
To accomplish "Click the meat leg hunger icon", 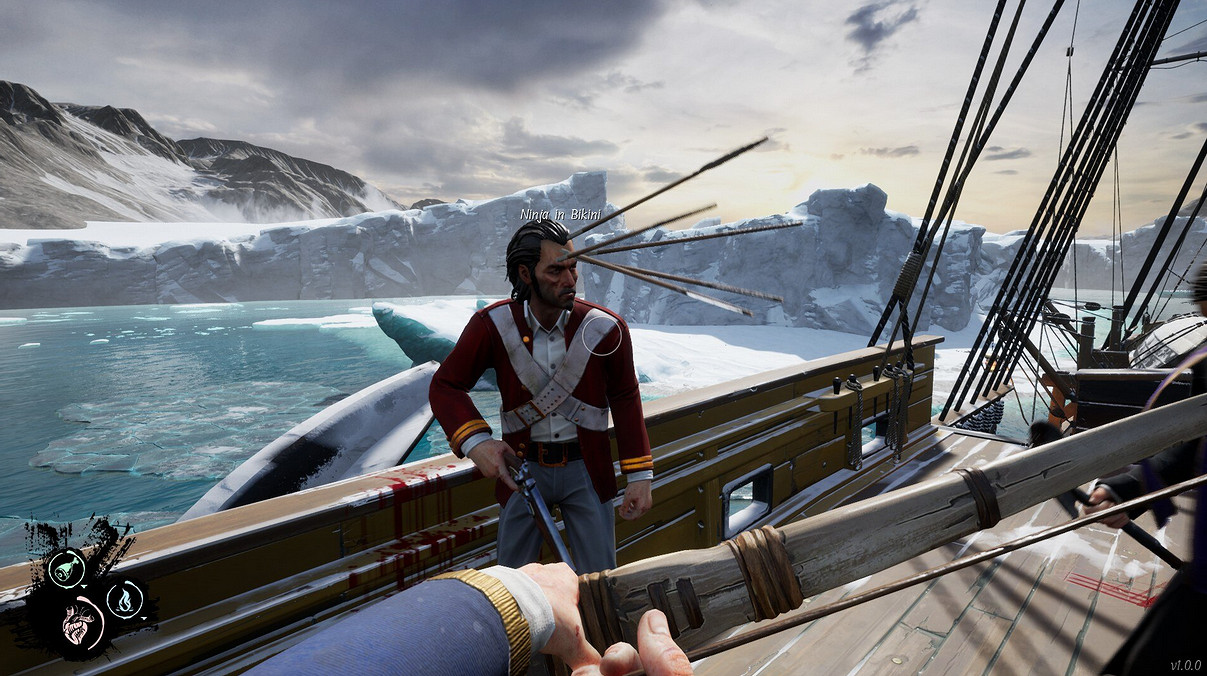I will click(66, 568).
